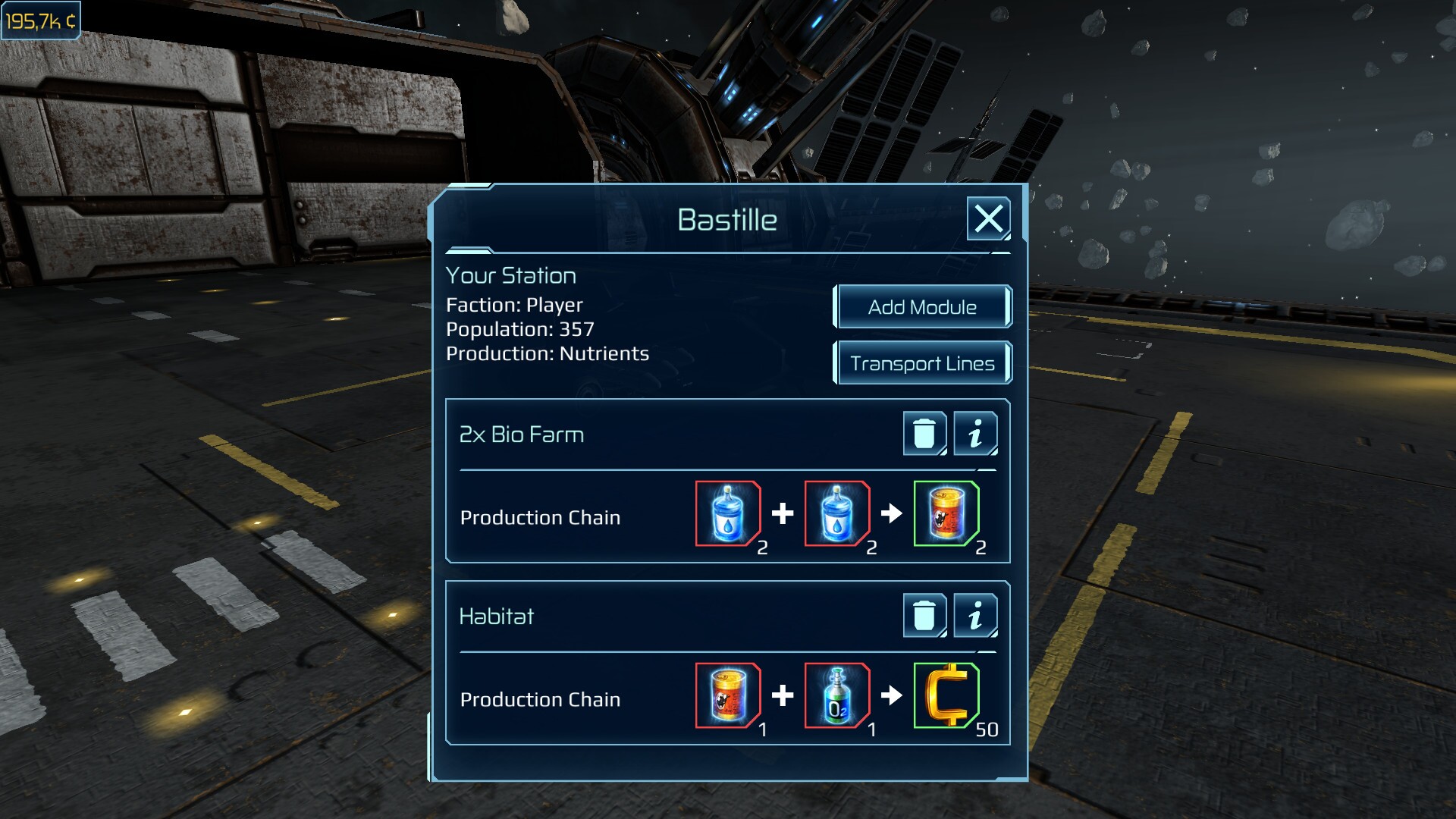Select the nutrients input can in Habitat chain
The image size is (1456, 819).
[x=728, y=695]
